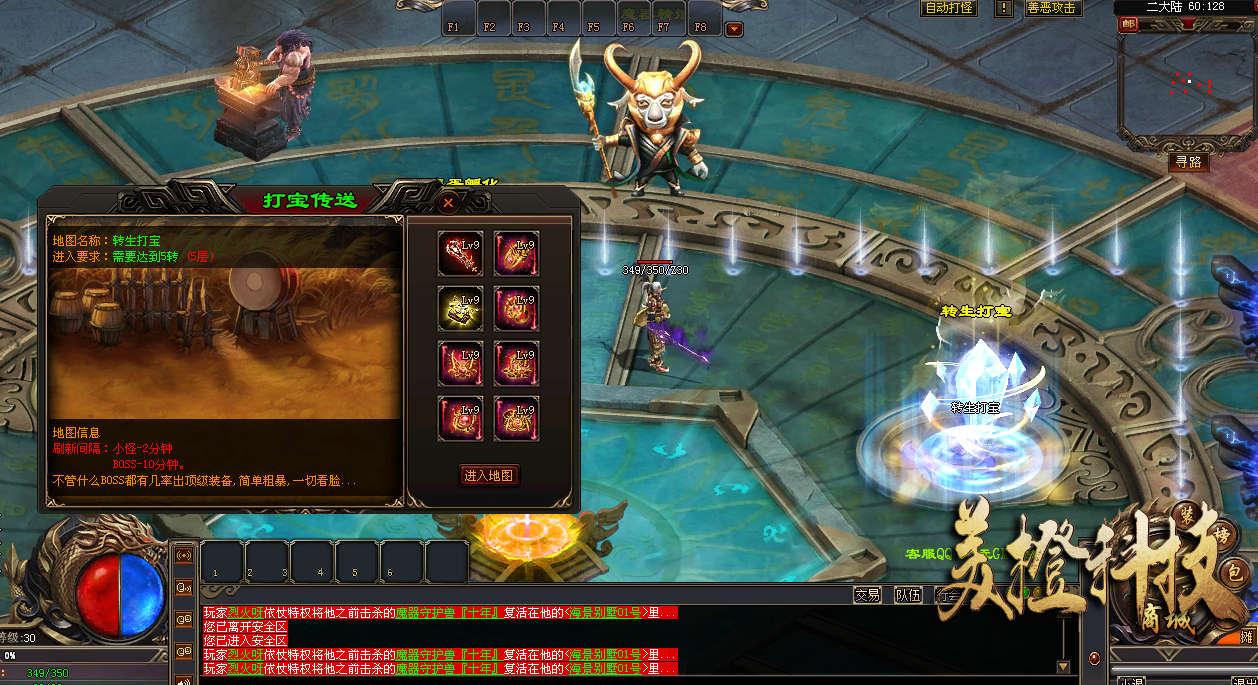1258x685 pixels.
Task: Open the 商城 shop
Action: click(x=1165, y=620)
